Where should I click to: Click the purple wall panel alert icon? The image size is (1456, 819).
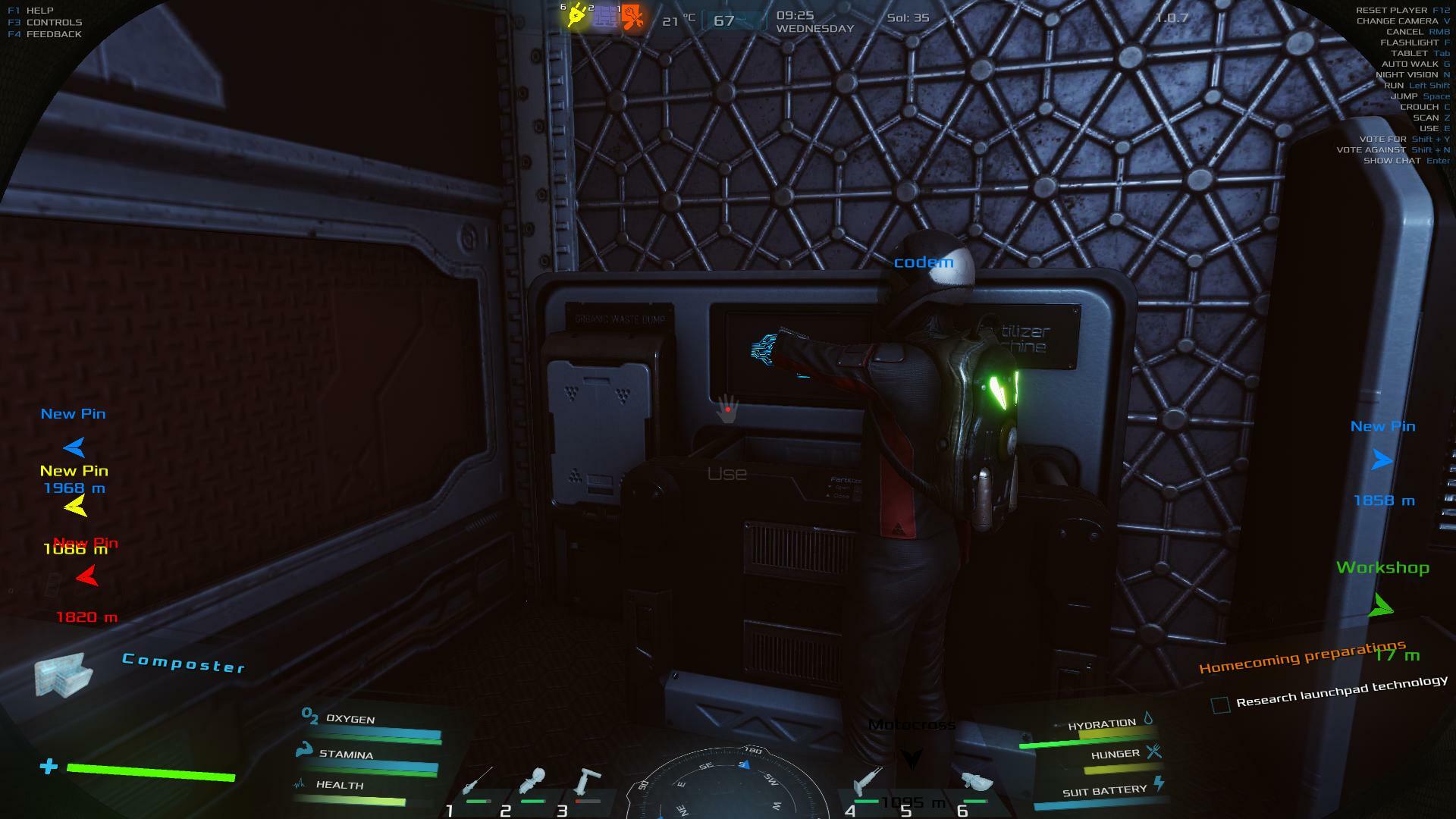click(605, 17)
